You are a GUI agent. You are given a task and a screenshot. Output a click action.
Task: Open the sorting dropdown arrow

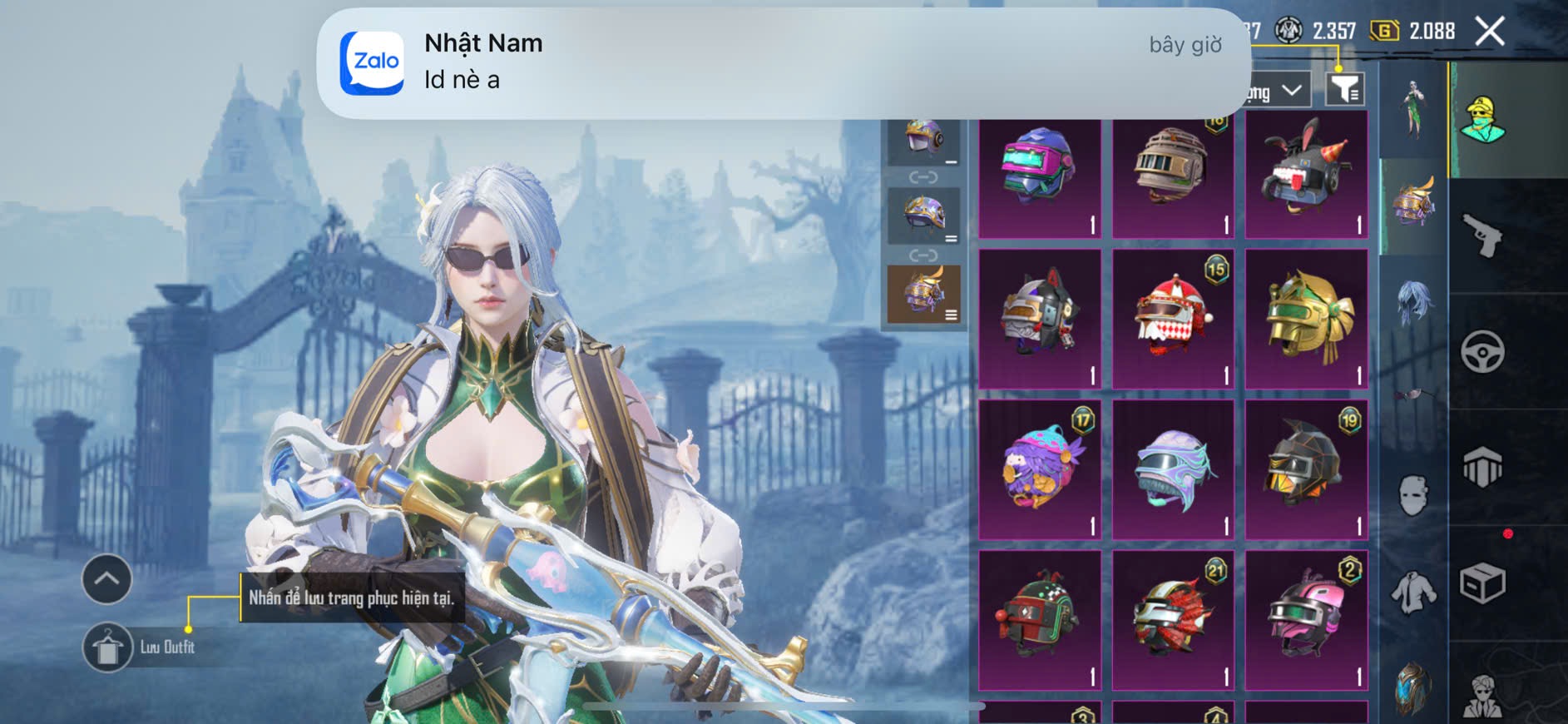(1292, 90)
